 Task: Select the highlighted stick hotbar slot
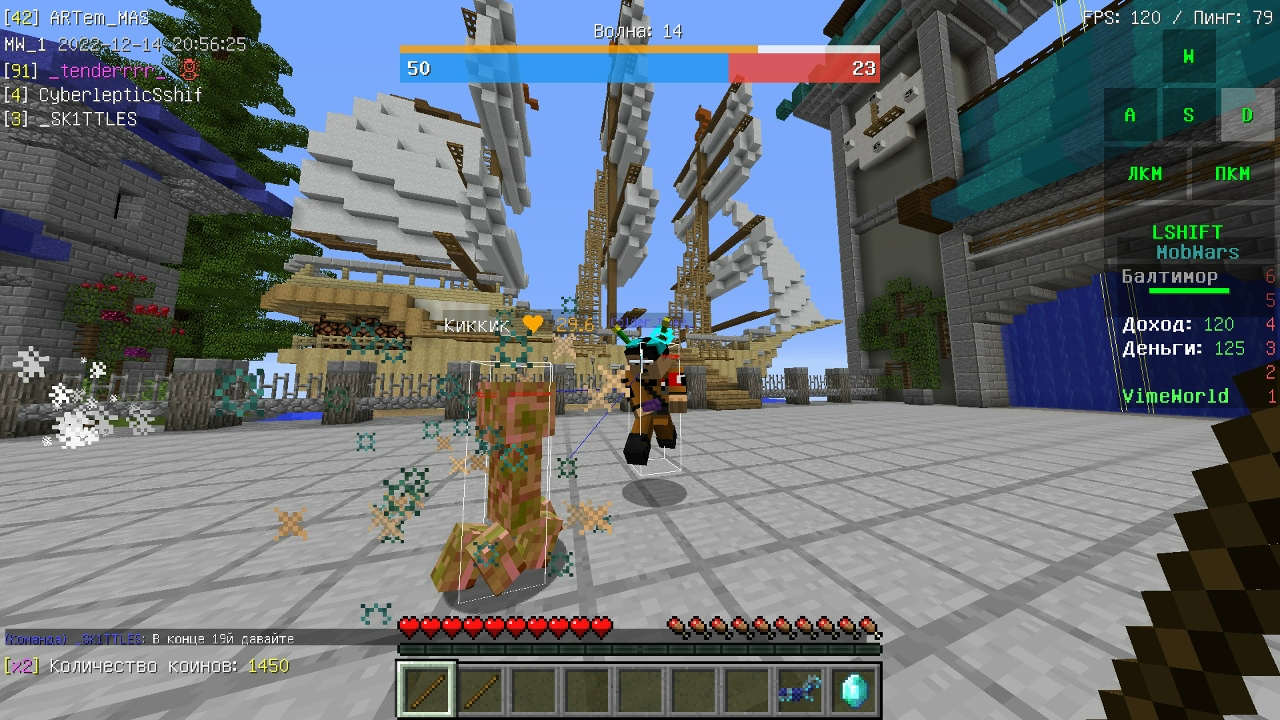click(427, 689)
